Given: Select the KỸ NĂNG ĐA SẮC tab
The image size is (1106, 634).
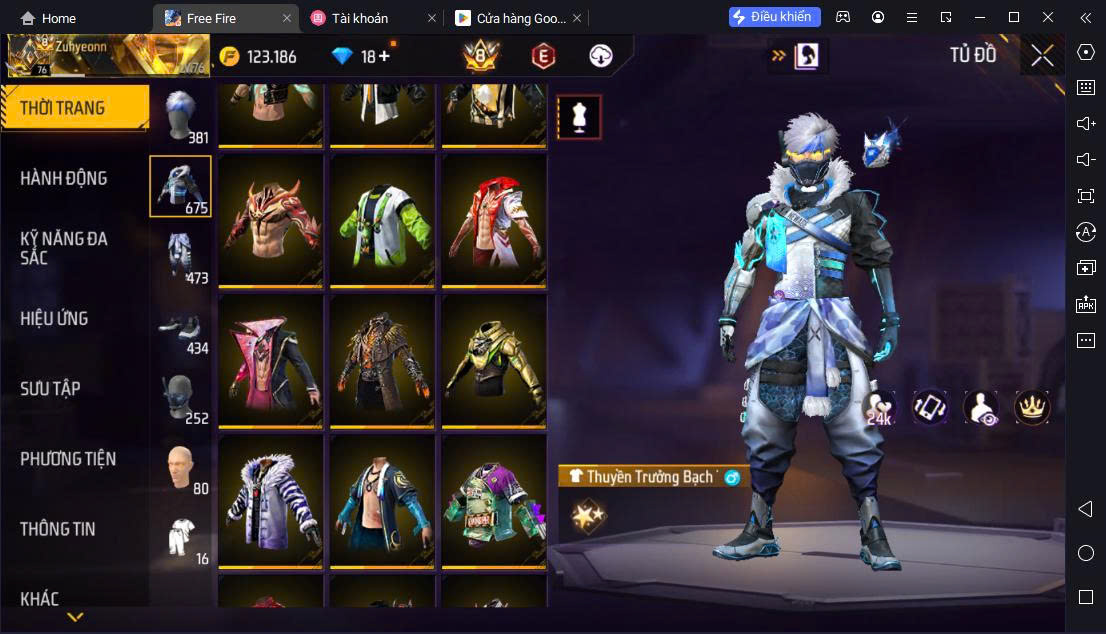Looking at the screenshot, I should [64, 248].
